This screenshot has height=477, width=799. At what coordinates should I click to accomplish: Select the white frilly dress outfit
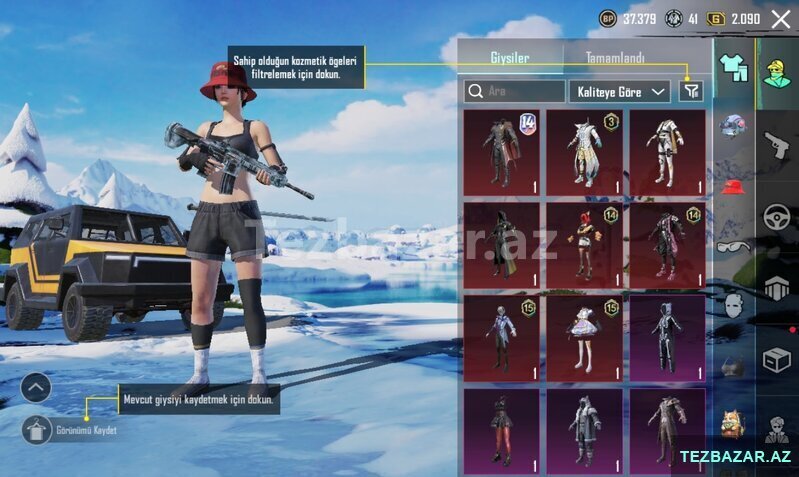click(x=584, y=337)
